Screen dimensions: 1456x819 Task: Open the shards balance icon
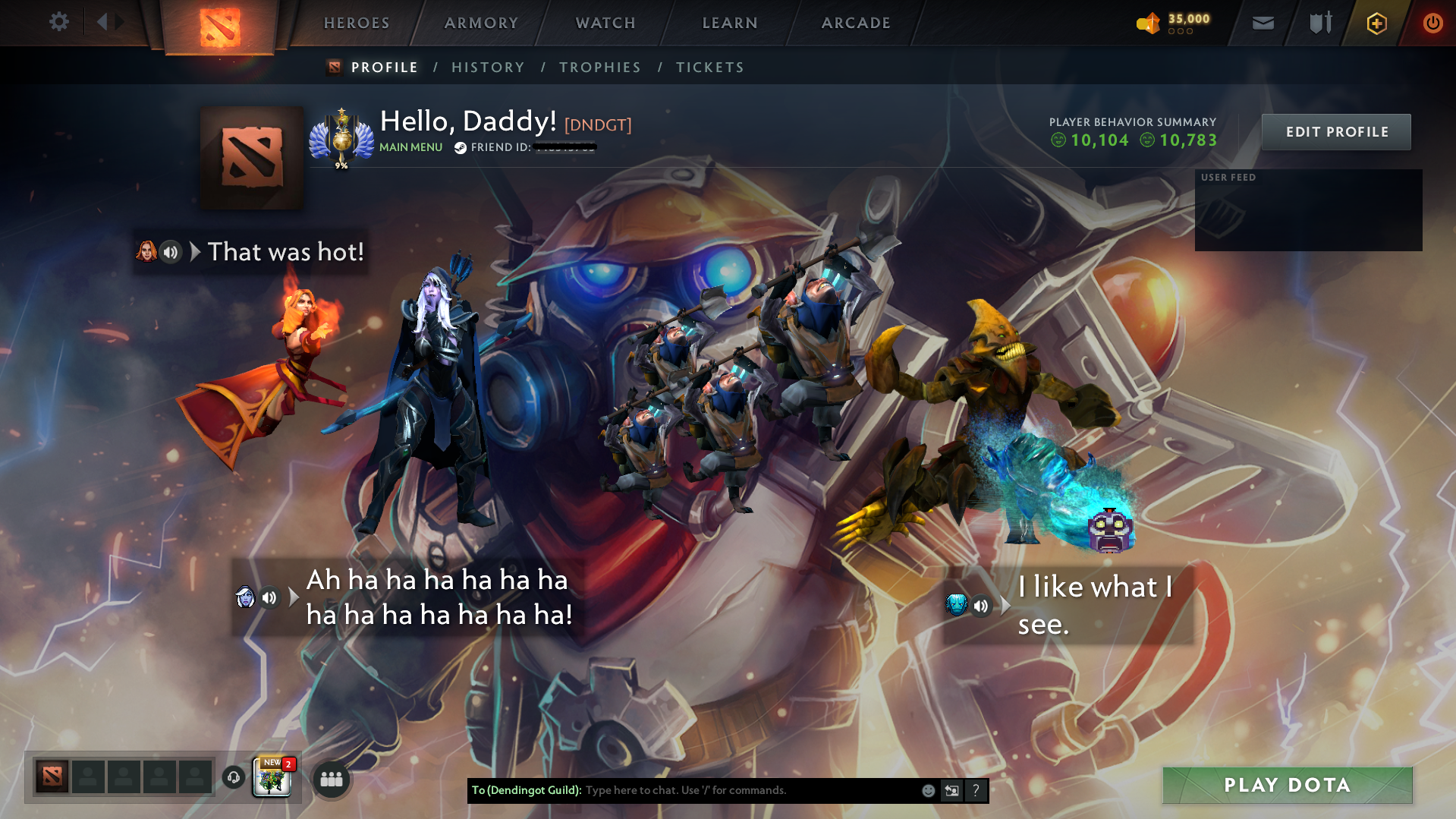(x=1148, y=24)
